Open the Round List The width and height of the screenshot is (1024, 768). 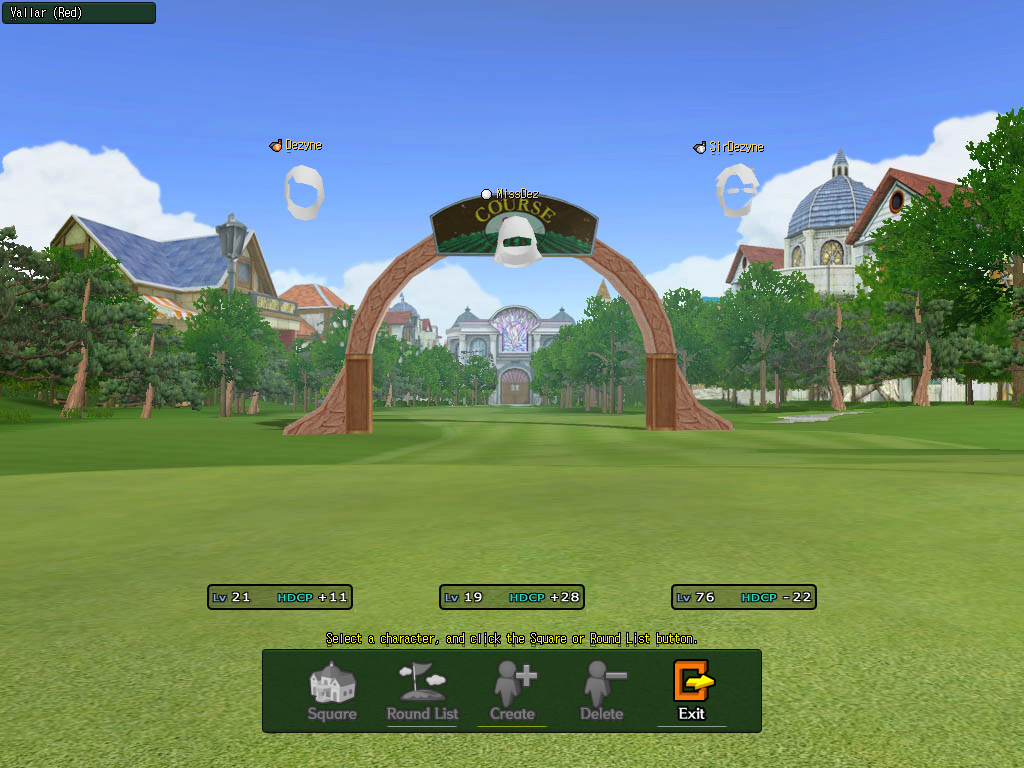coord(422,691)
